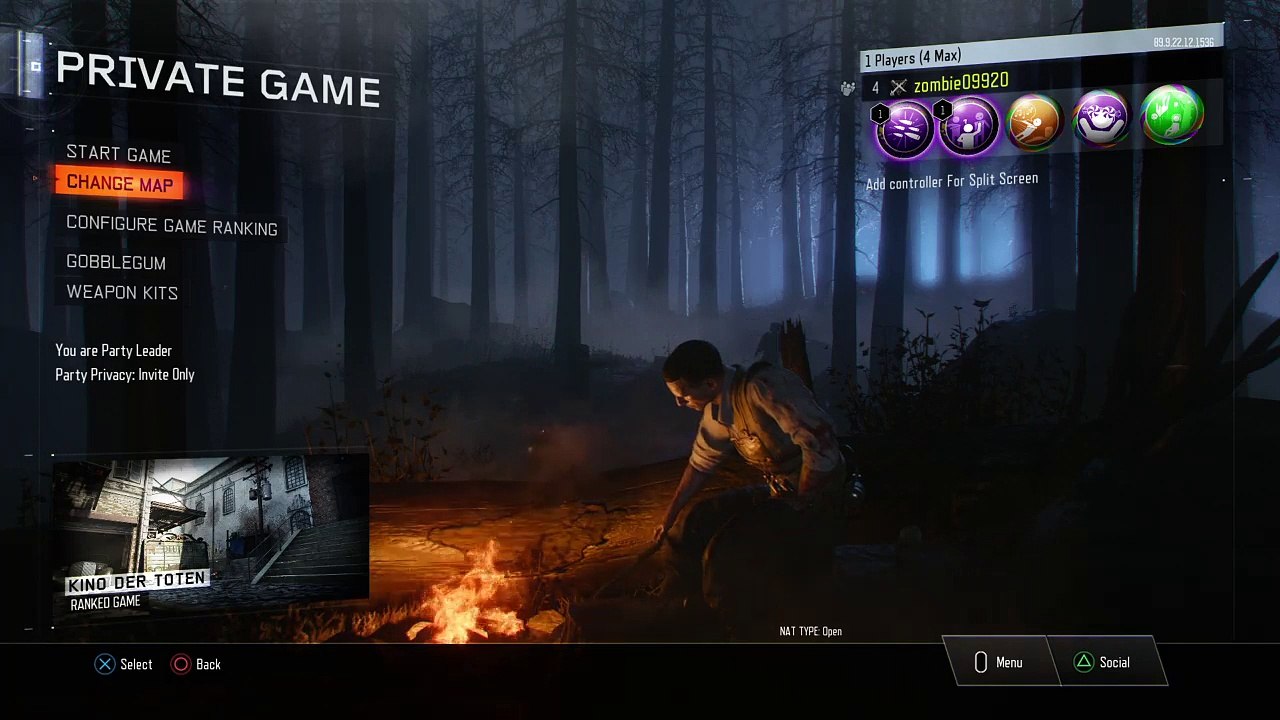Screen dimensions: 1280x720
Task: Go to Weapon Kits
Action: click(x=122, y=292)
